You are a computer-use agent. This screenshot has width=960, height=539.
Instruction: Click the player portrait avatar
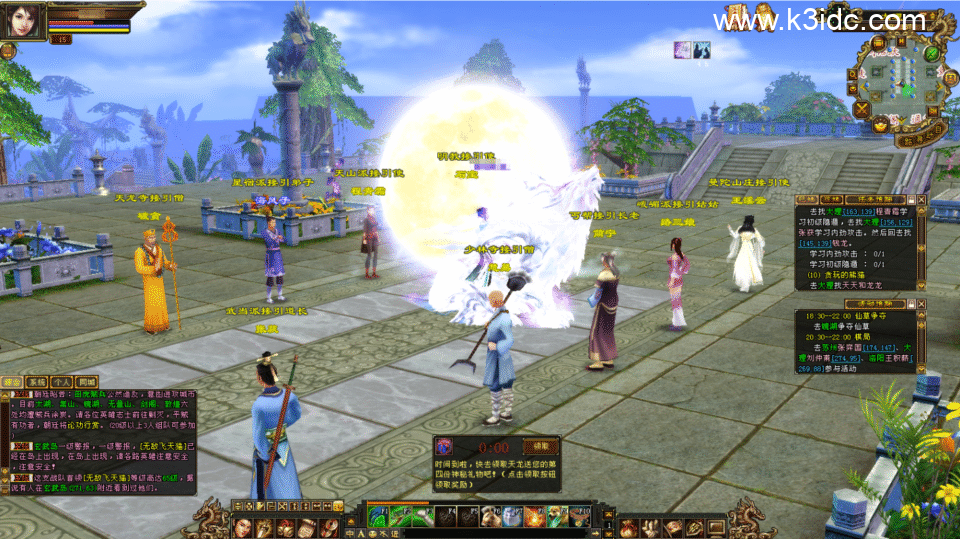[22, 19]
